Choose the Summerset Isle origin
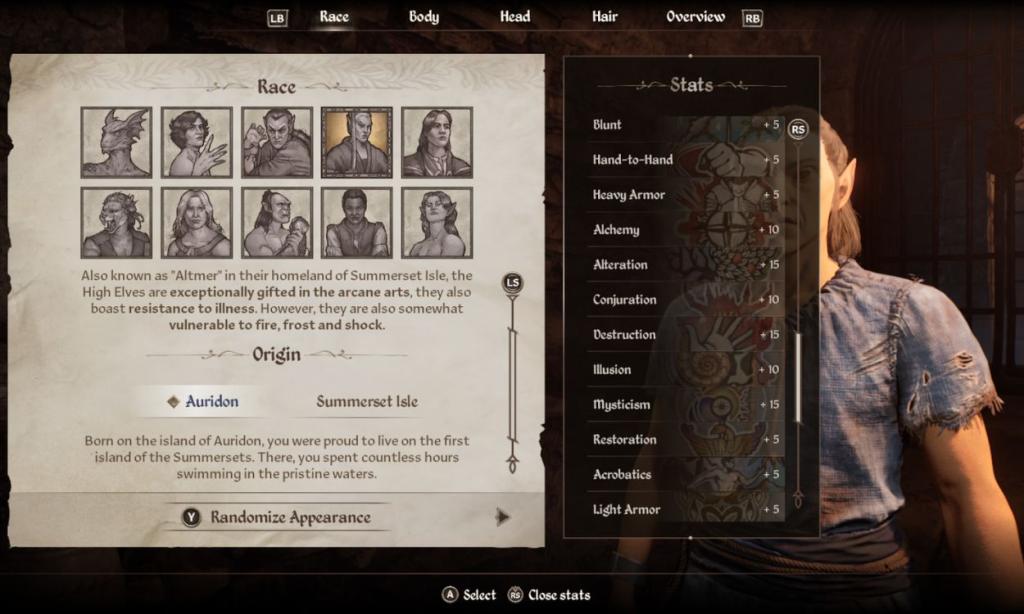The image size is (1024, 614). [x=367, y=402]
